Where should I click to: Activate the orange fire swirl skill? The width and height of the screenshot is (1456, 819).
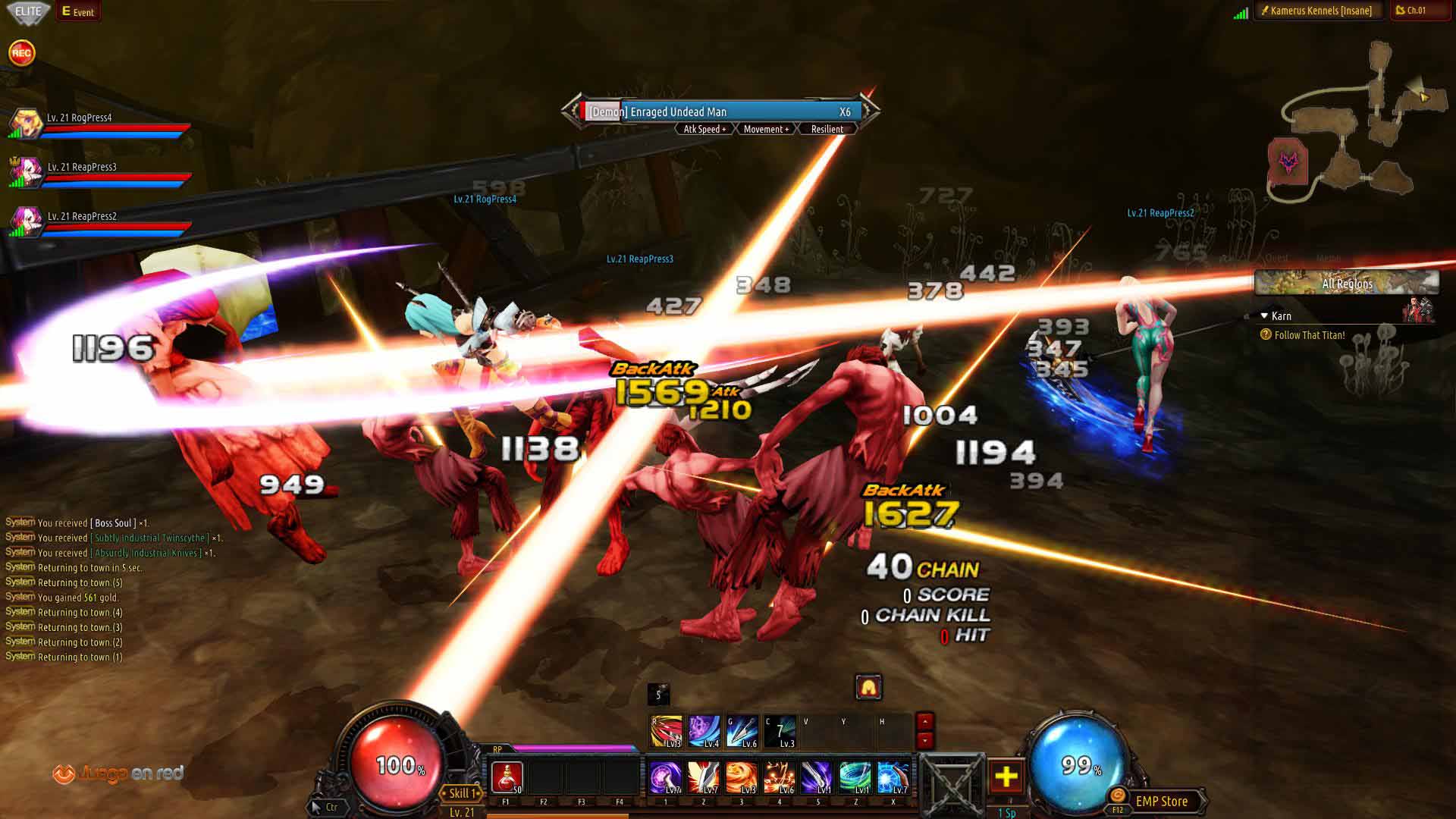pos(741,778)
